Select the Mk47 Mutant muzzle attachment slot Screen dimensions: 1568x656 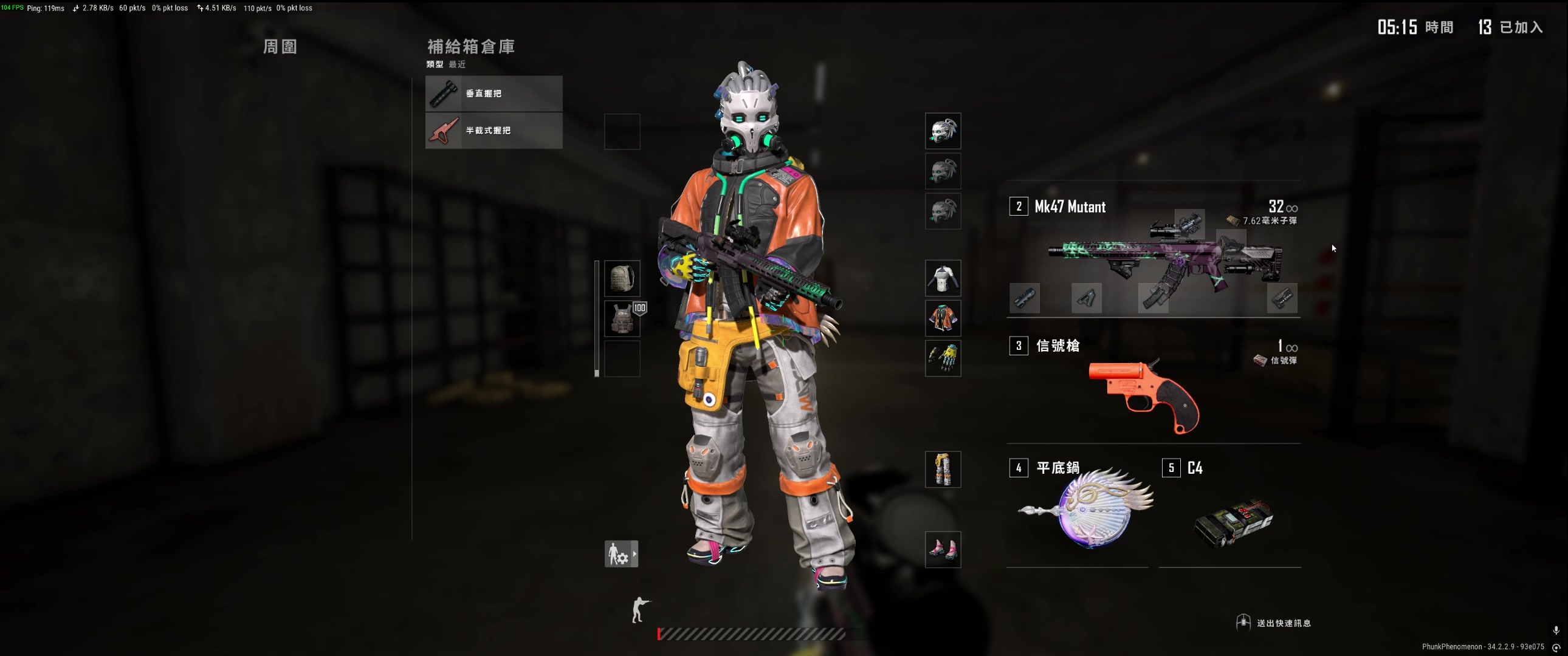1025,298
